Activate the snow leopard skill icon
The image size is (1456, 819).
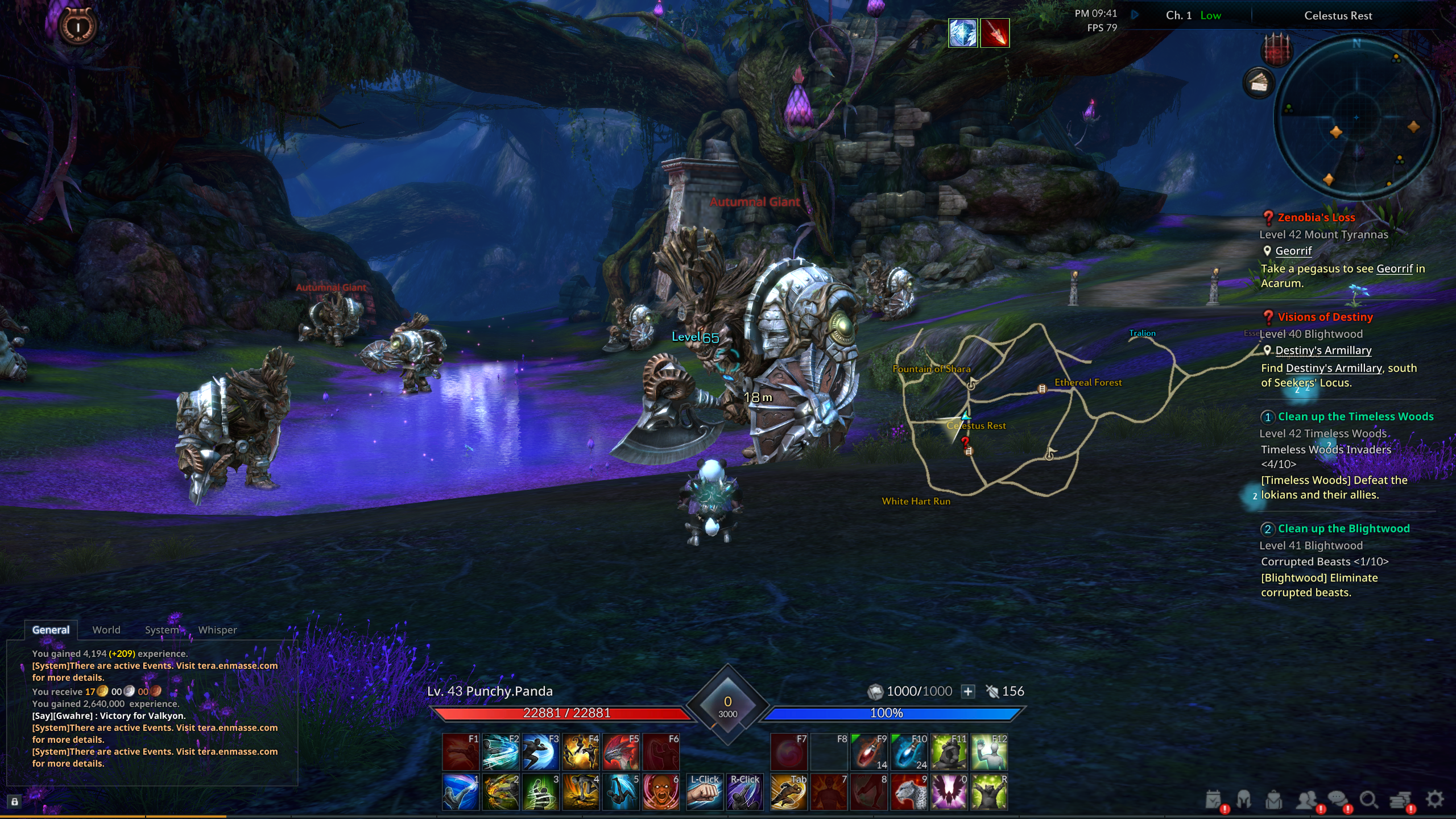tap(909, 792)
